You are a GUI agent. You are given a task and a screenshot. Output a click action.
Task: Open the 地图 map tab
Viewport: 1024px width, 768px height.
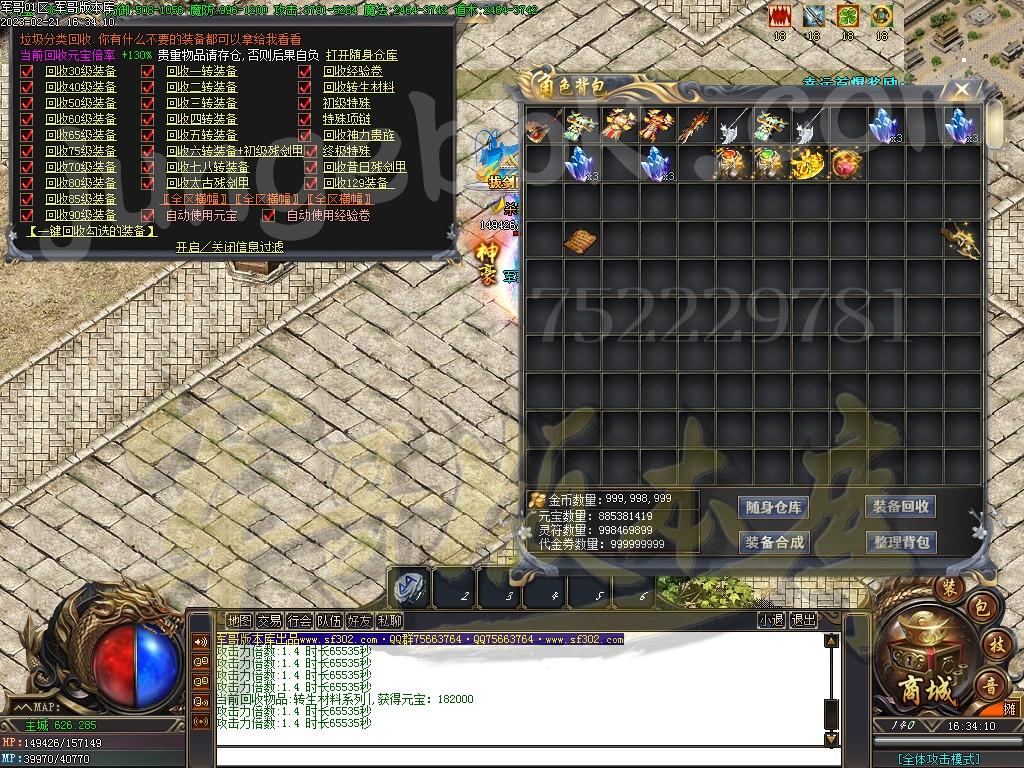tap(239, 621)
